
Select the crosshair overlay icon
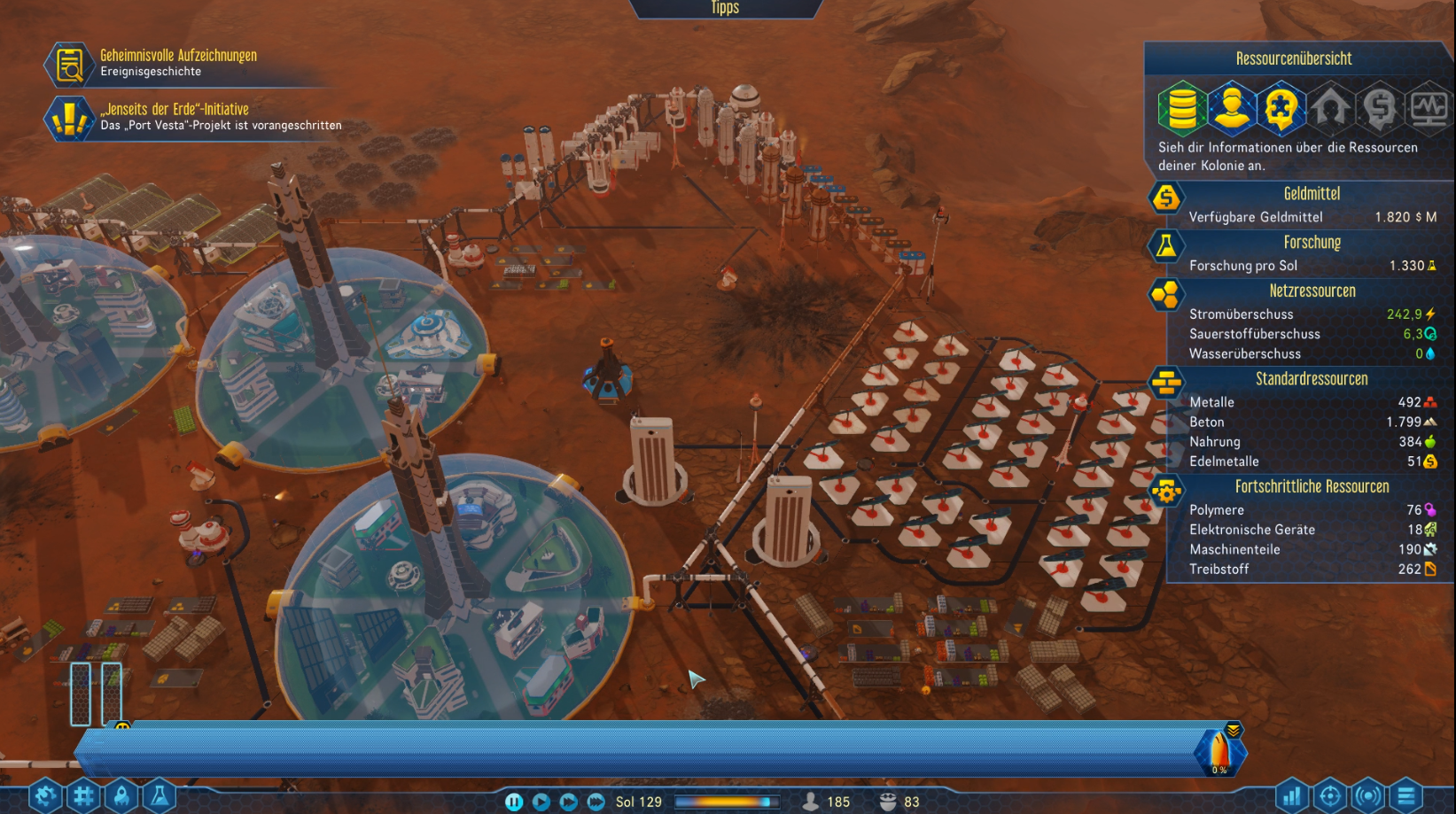(1330, 795)
